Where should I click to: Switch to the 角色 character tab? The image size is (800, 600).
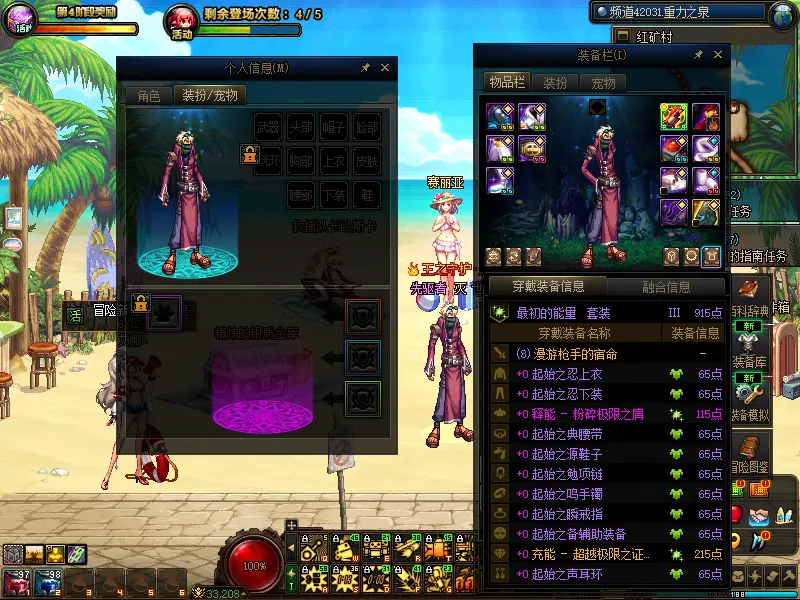click(x=148, y=96)
